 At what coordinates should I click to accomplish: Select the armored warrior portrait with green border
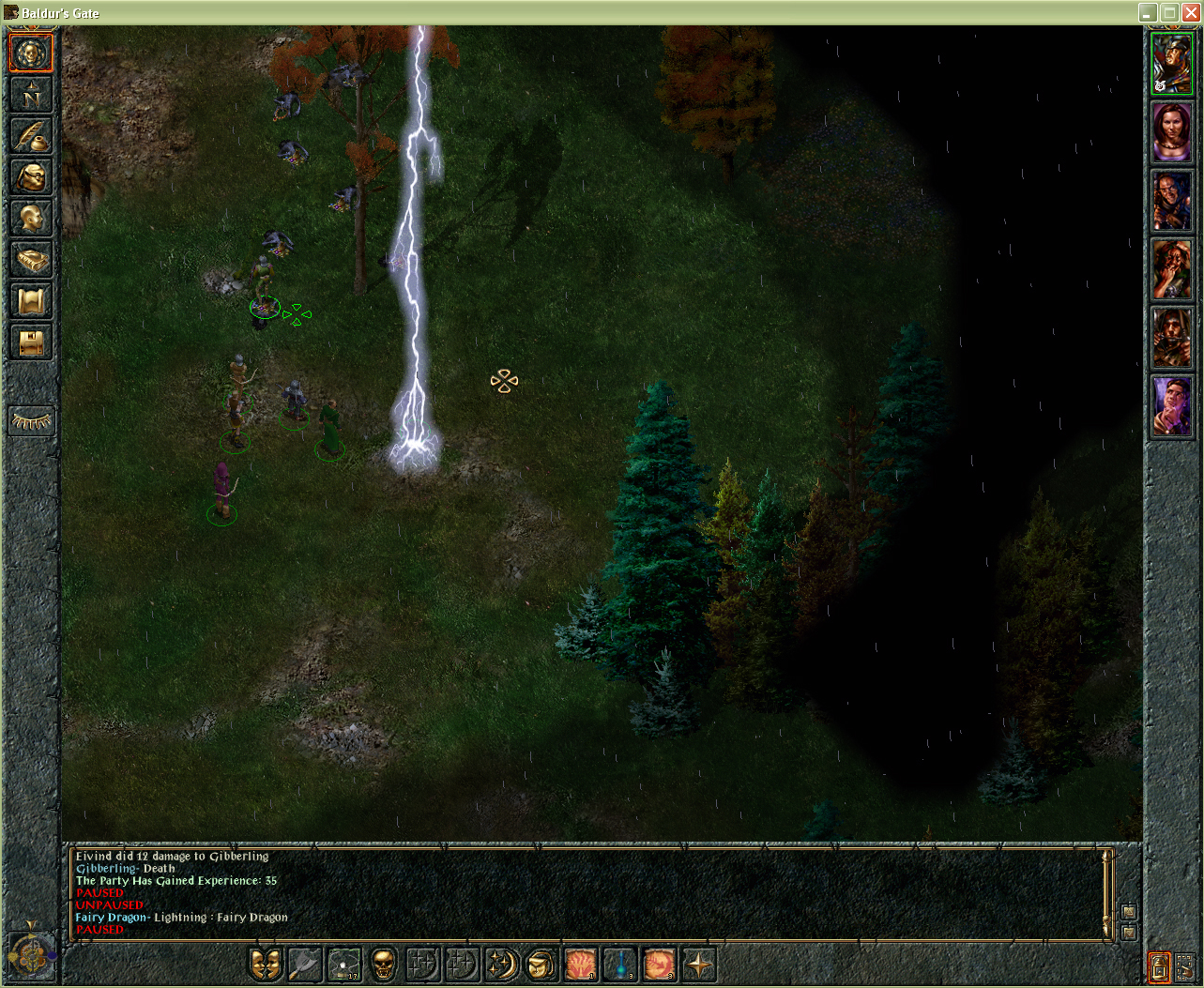pyautogui.click(x=1171, y=65)
